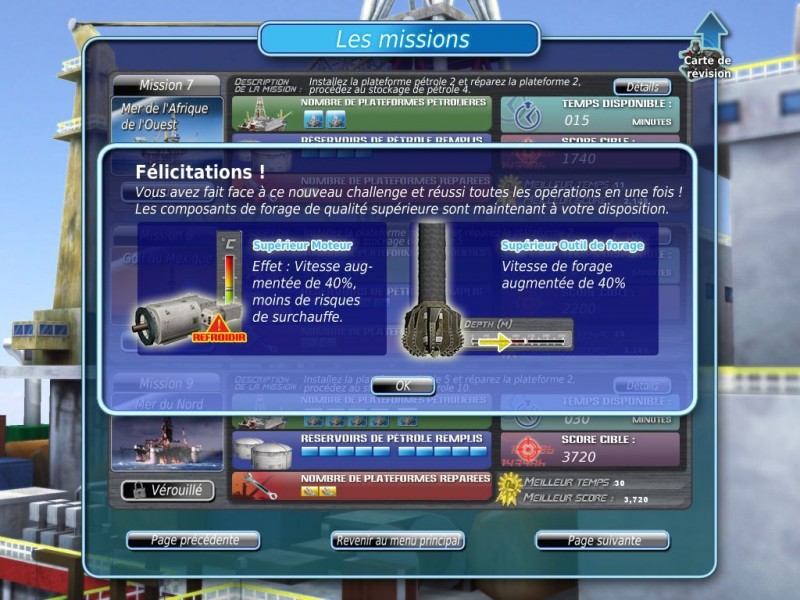Image resolution: width=800 pixels, height=600 pixels.
Task: Open Page suivante
Action: 602,541
